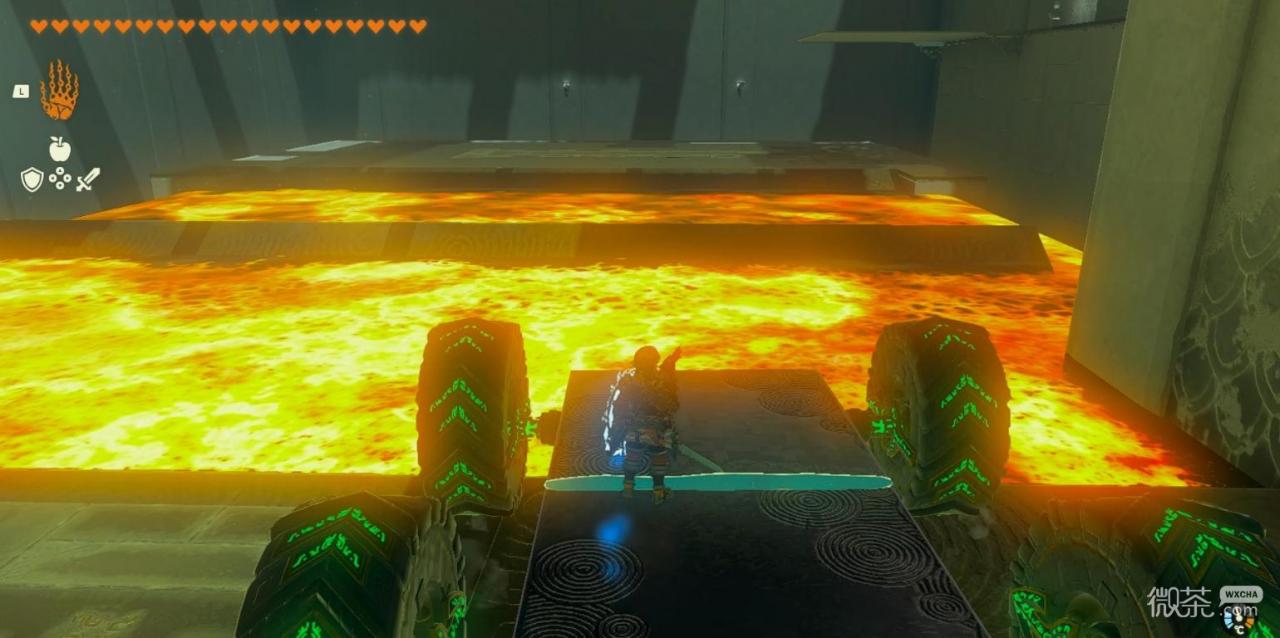This screenshot has width=1280, height=638.
Task: Choose the sword weapon quick-swap icon
Action: click(x=88, y=180)
